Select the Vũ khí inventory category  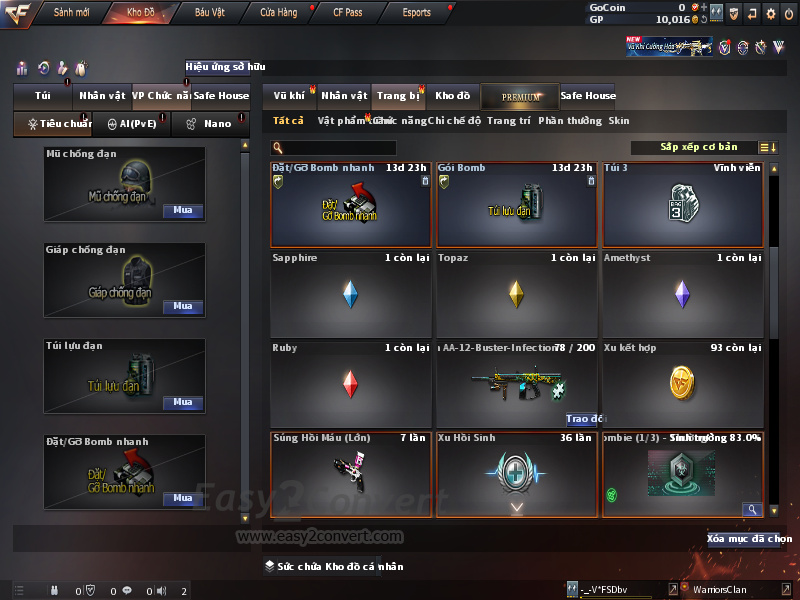[289, 96]
